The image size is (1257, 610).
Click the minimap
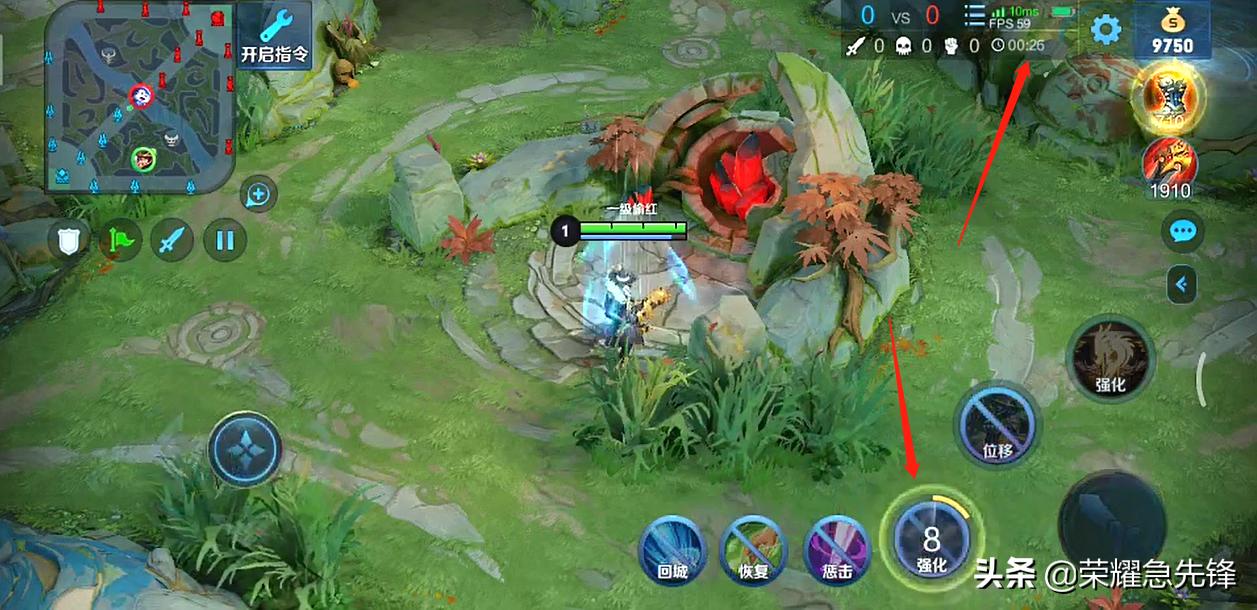coord(140,97)
